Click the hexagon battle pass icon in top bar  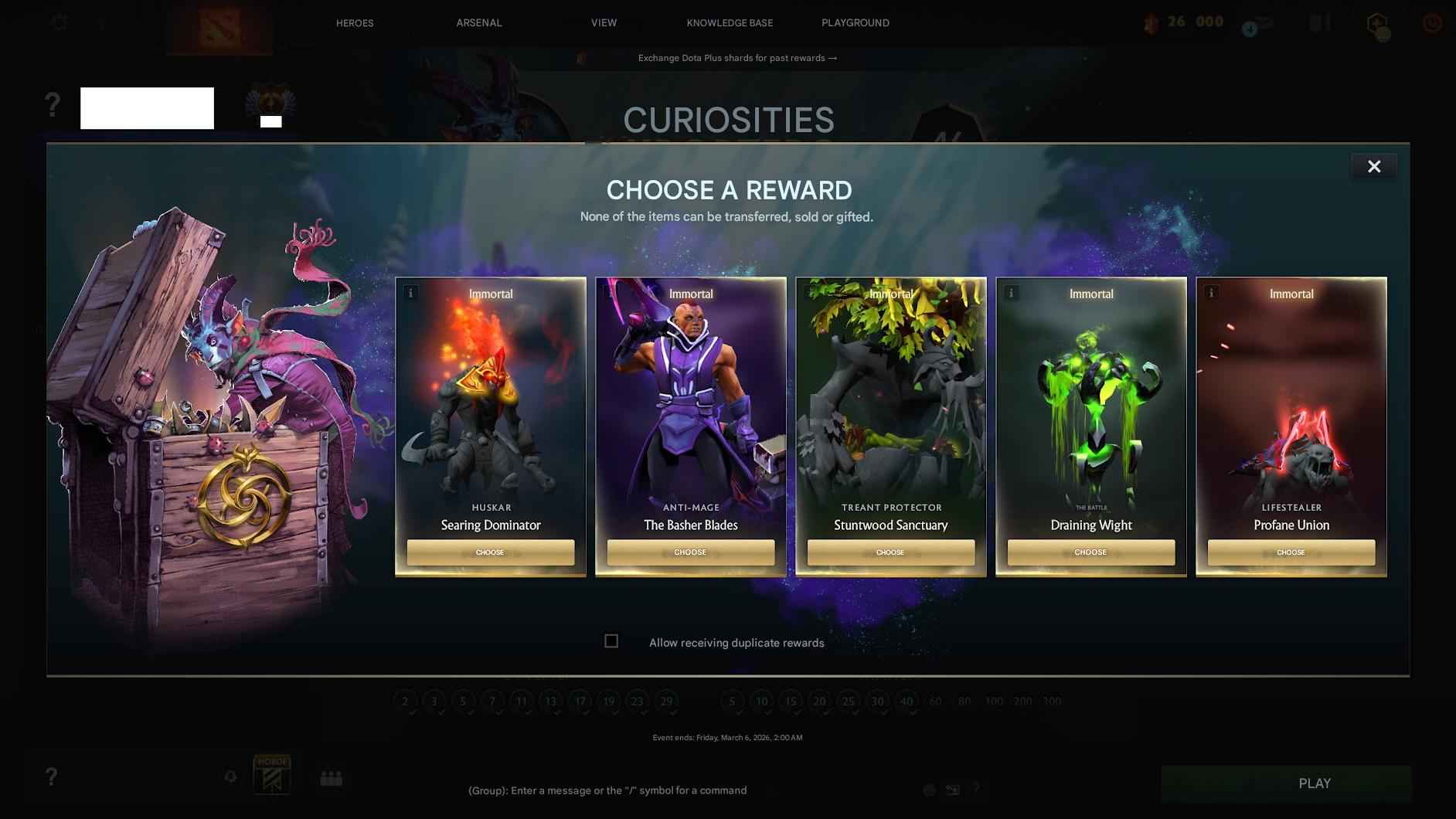[1379, 22]
